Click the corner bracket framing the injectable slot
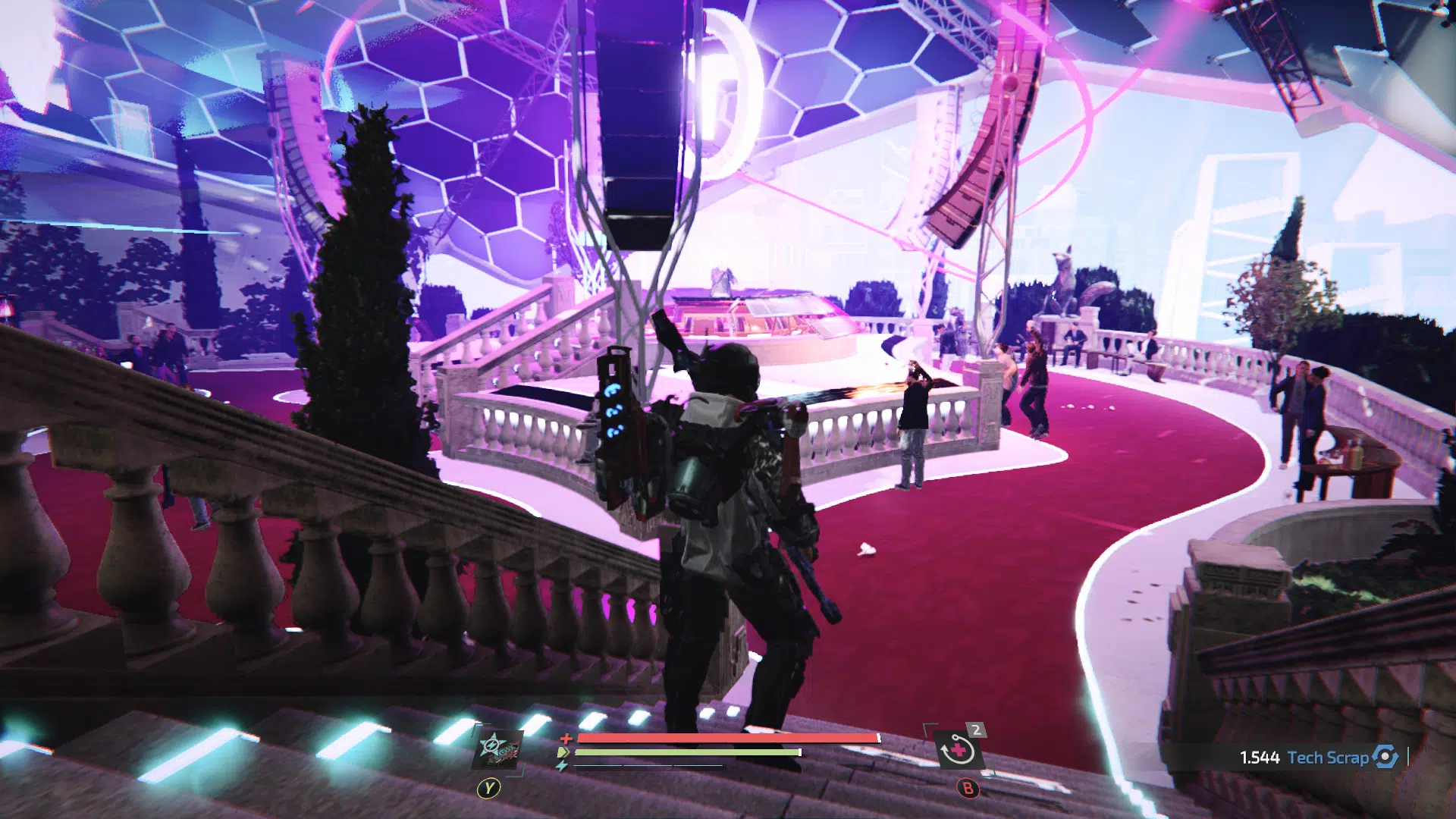Viewport: 1456px width, 819px height. [x=926, y=723]
